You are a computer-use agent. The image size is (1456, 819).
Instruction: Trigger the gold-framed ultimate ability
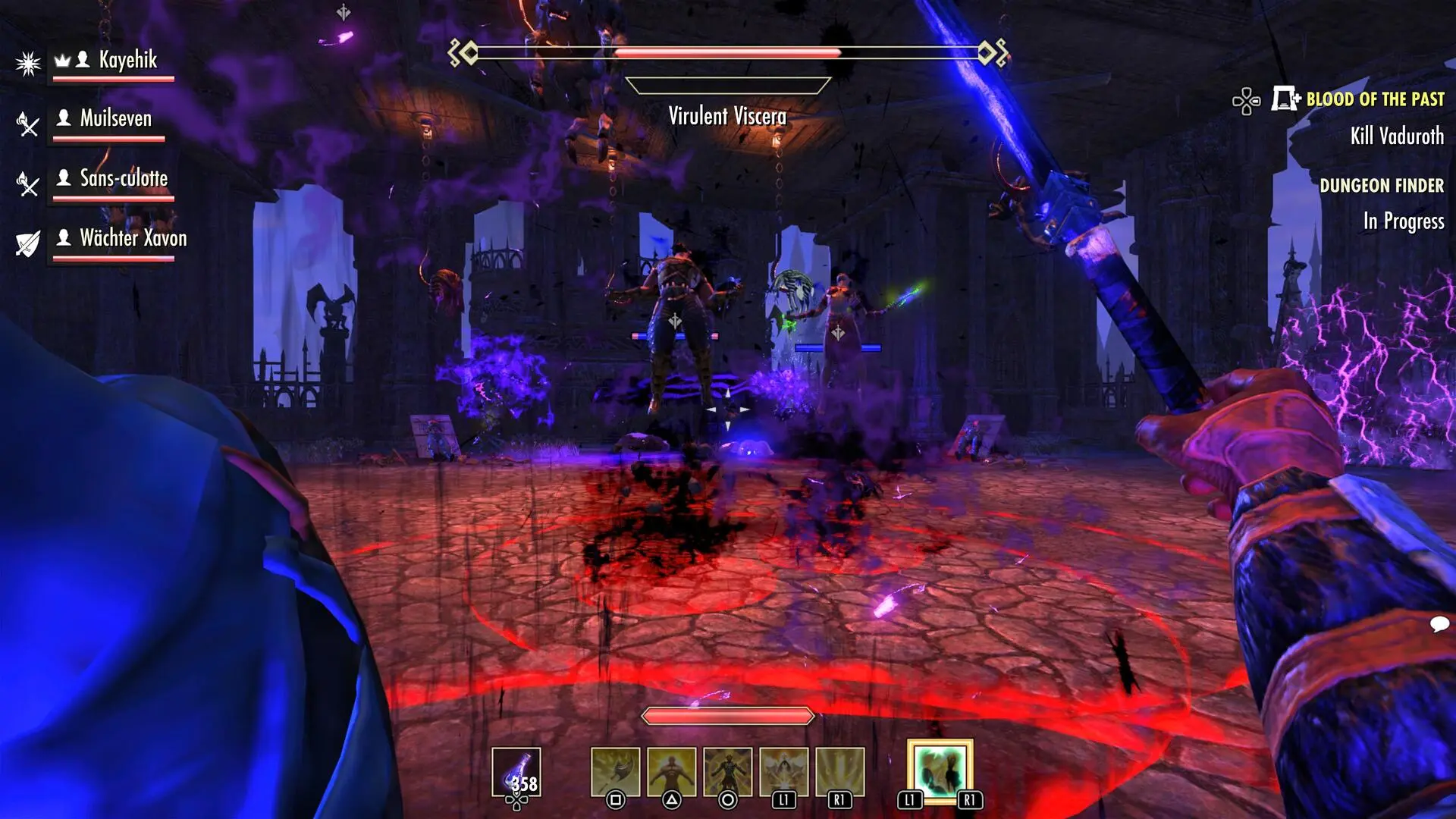940,770
